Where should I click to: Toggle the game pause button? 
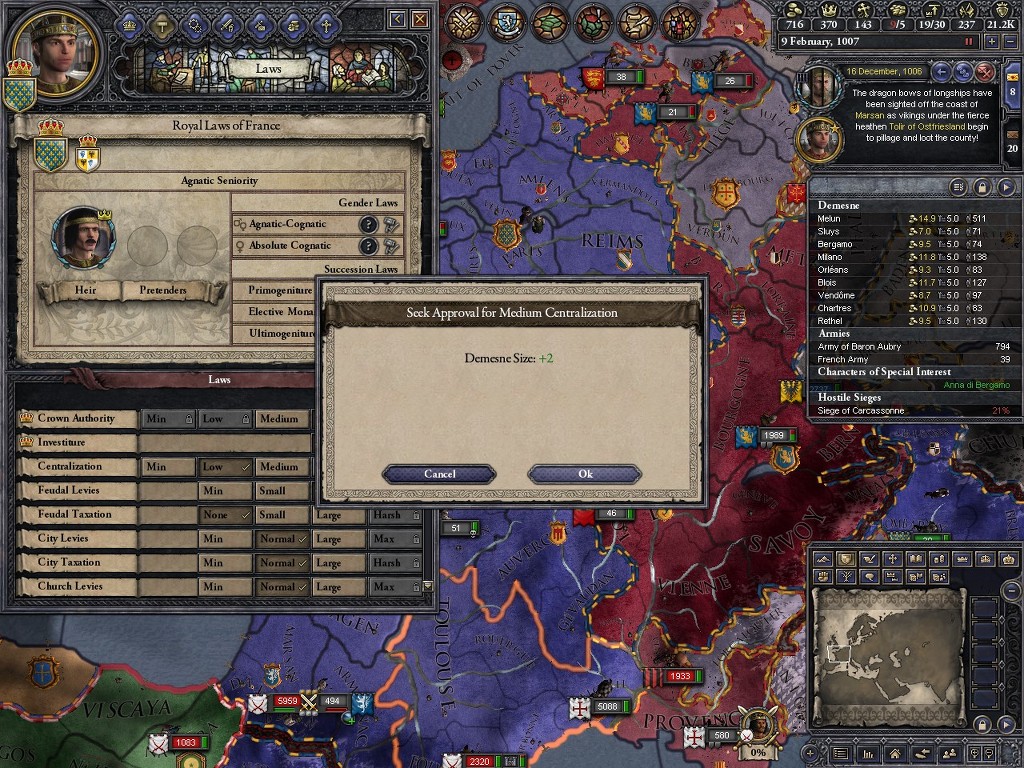pyautogui.click(x=968, y=42)
